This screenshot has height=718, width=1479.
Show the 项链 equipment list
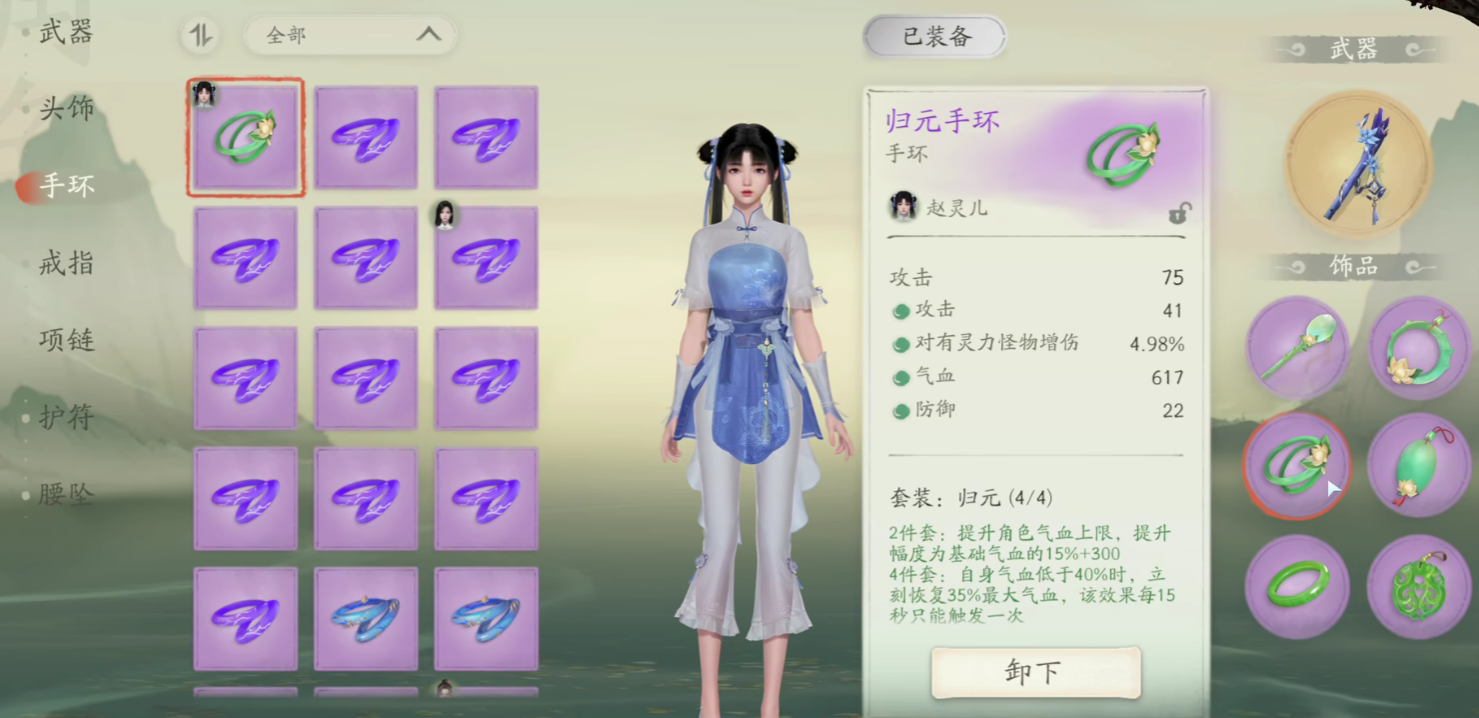pyautogui.click(x=66, y=340)
